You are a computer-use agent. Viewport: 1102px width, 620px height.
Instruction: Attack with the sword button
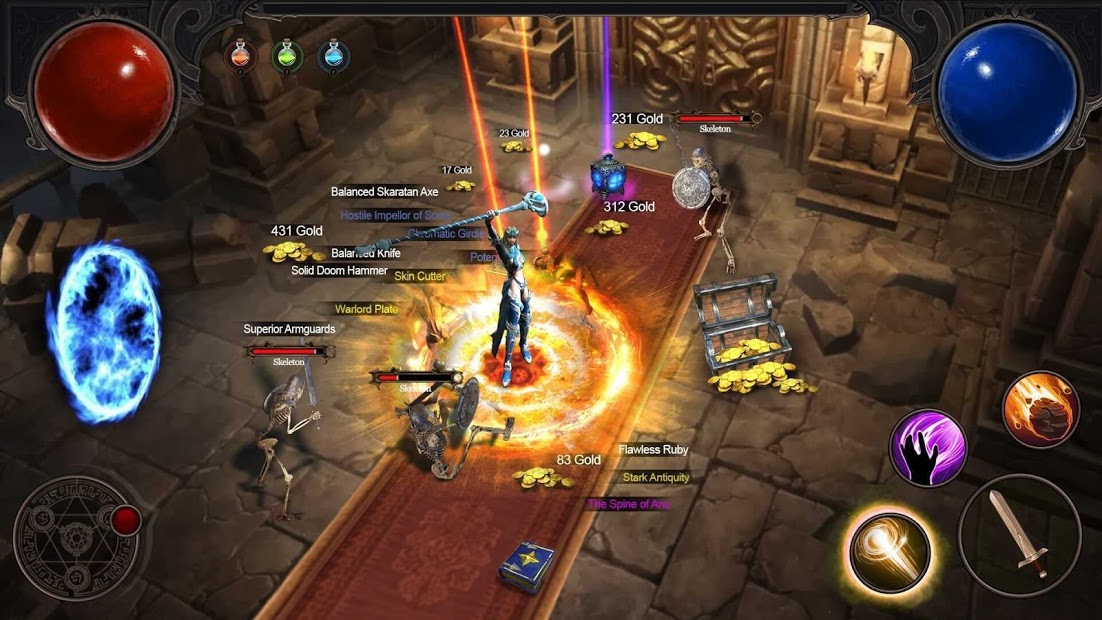tap(1019, 535)
